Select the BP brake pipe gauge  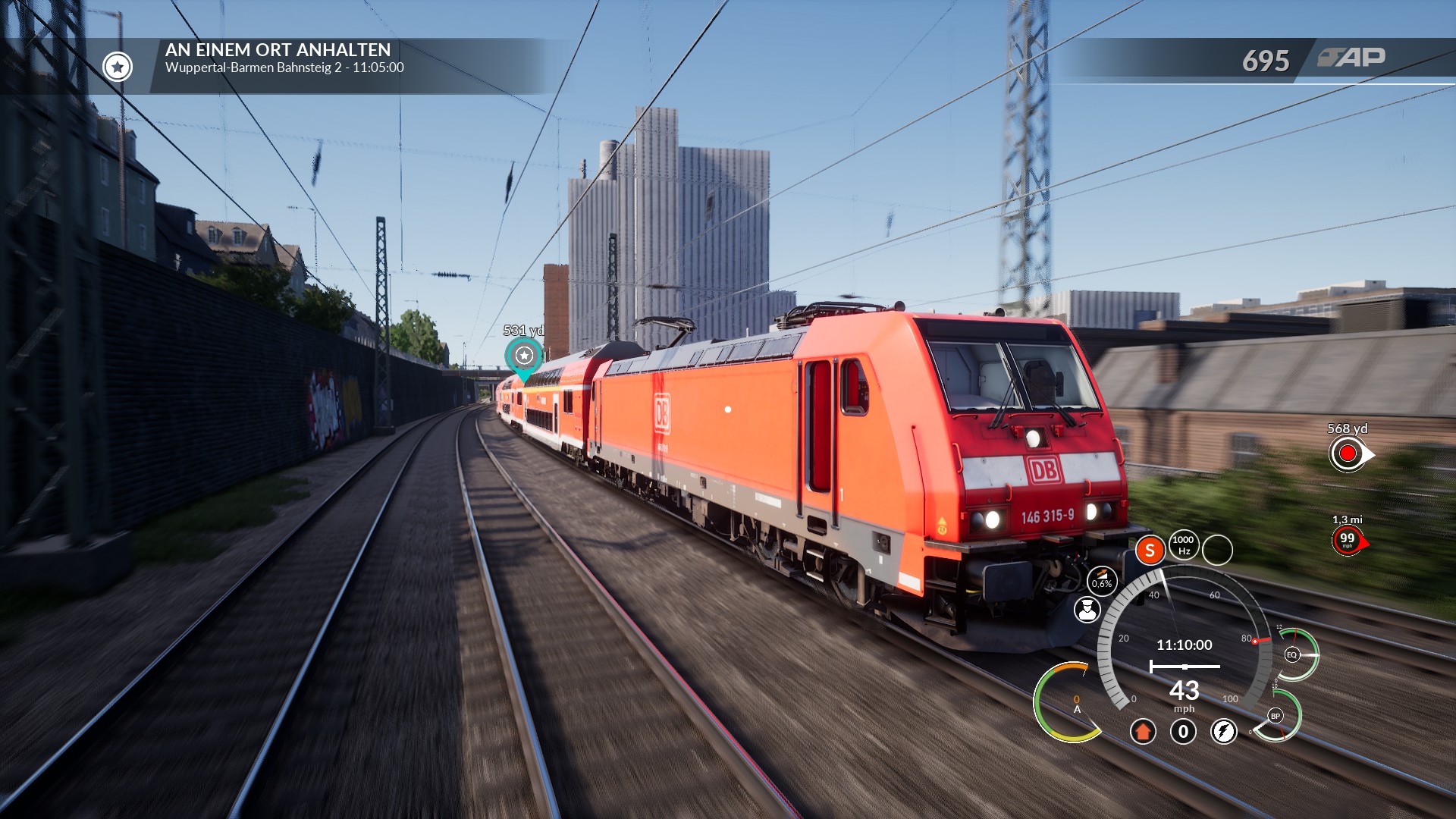point(1276,716)
